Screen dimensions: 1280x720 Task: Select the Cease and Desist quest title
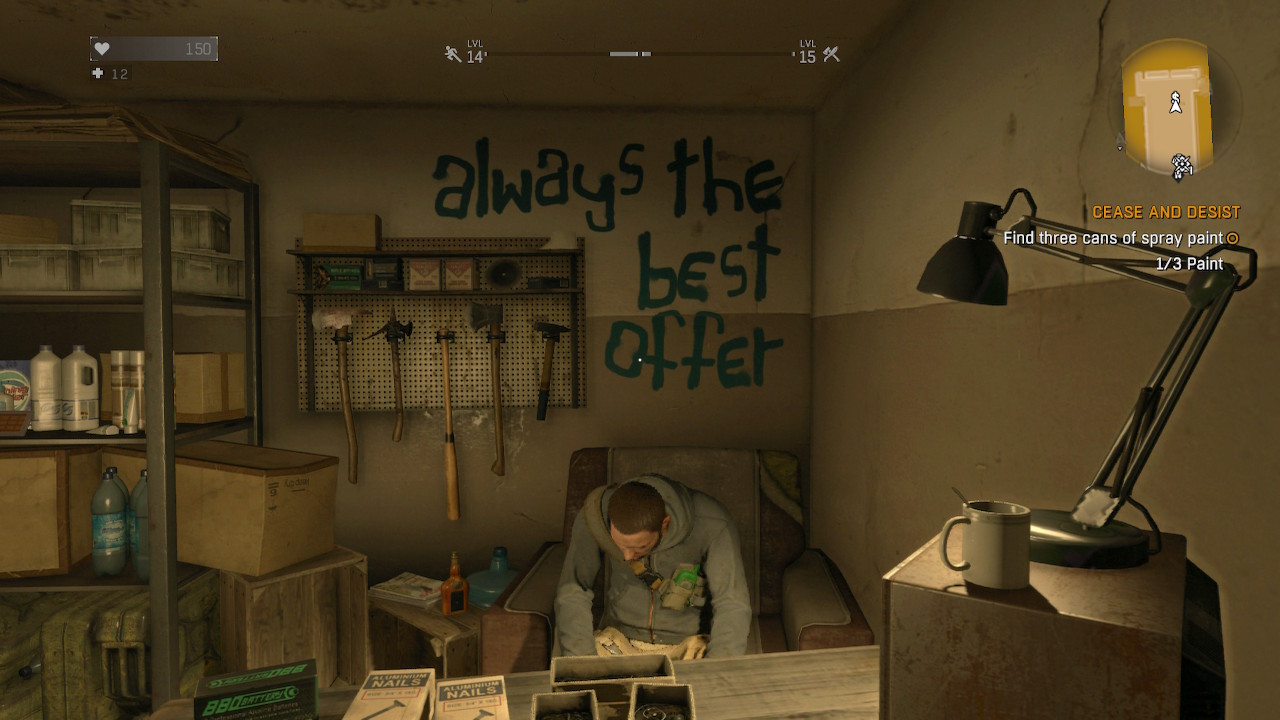tap(1165, 213)
